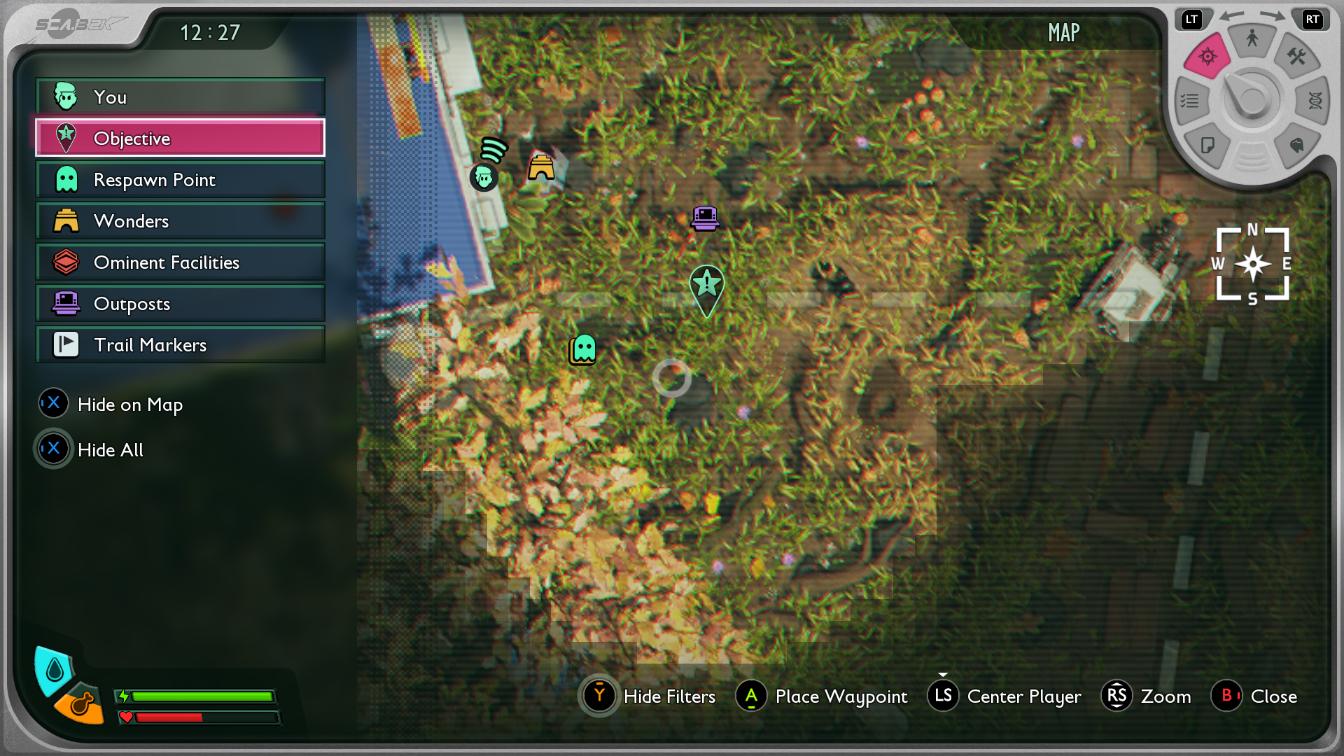
Task: Open the sticky note tab
Action: pyautogui.click(x=1207, y=146)
